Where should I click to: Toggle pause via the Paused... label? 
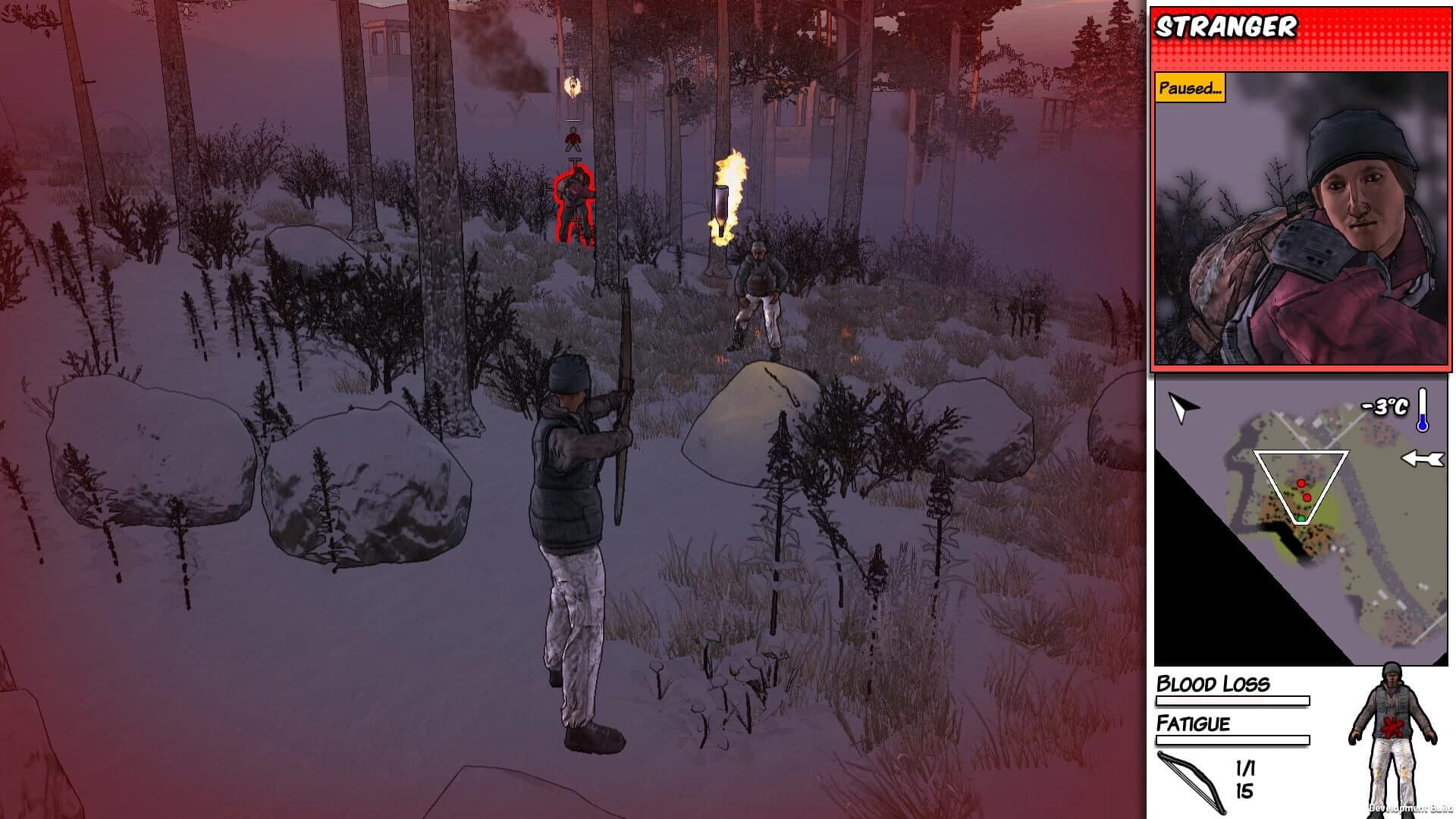(x=1191, y=89)
